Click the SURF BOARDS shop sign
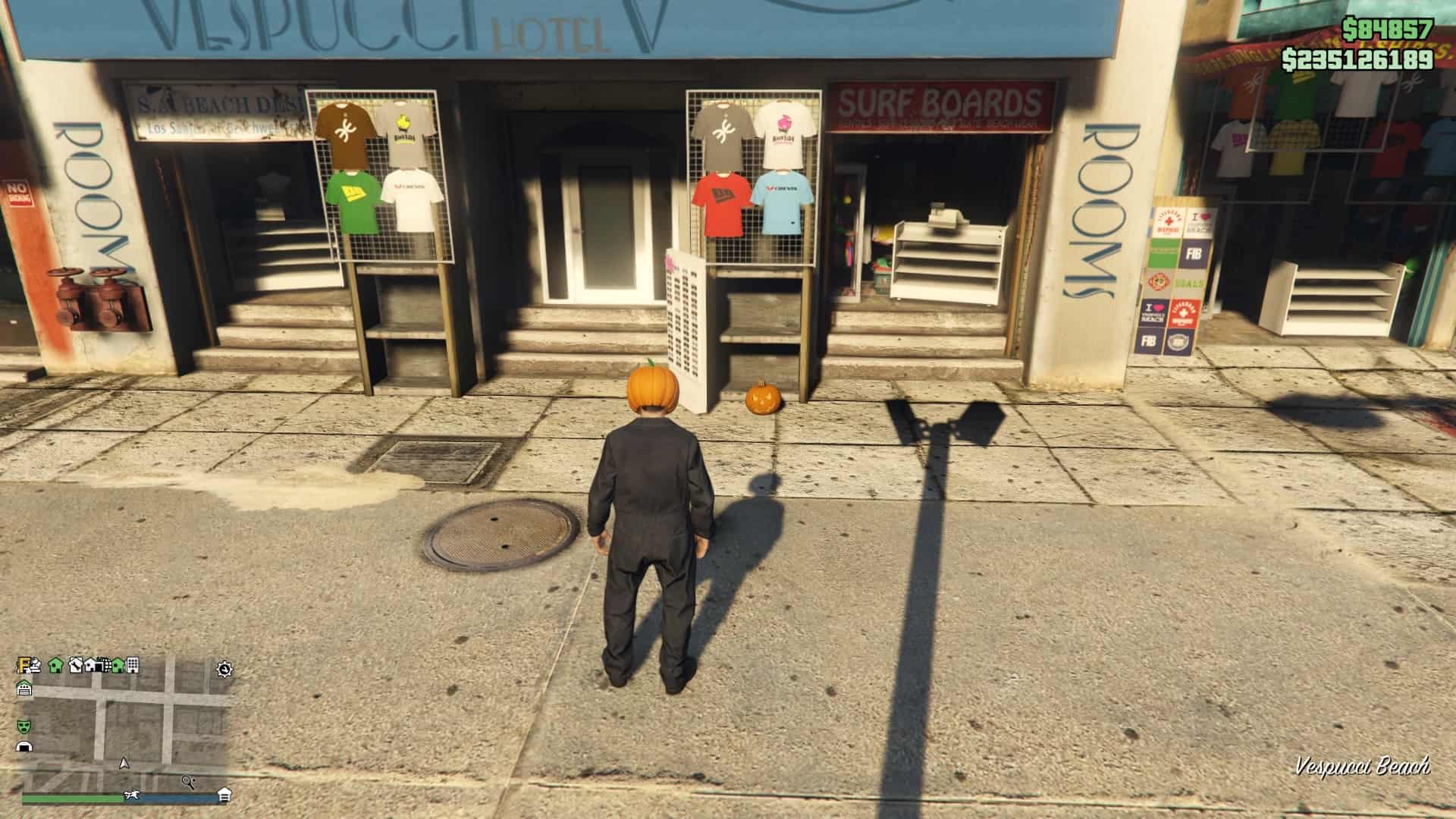The image size is (1456, 819). (940, 99)
